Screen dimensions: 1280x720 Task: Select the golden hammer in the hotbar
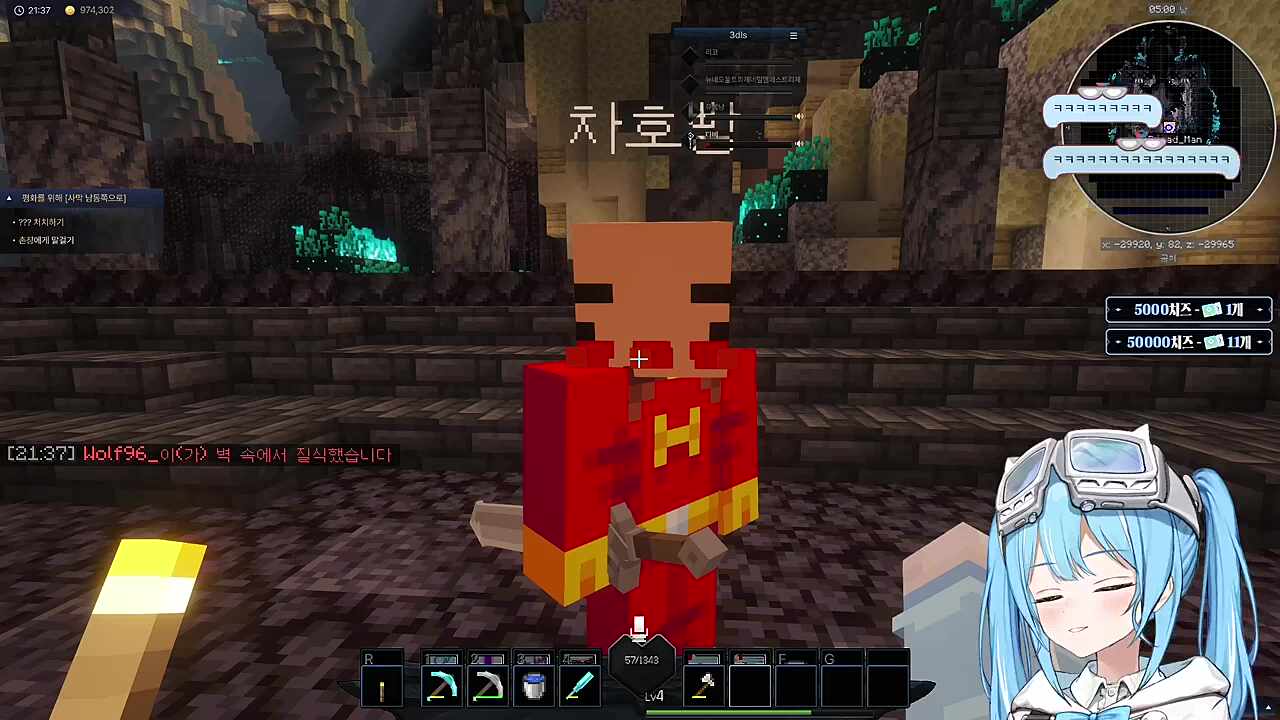click(x=704, y=684)
